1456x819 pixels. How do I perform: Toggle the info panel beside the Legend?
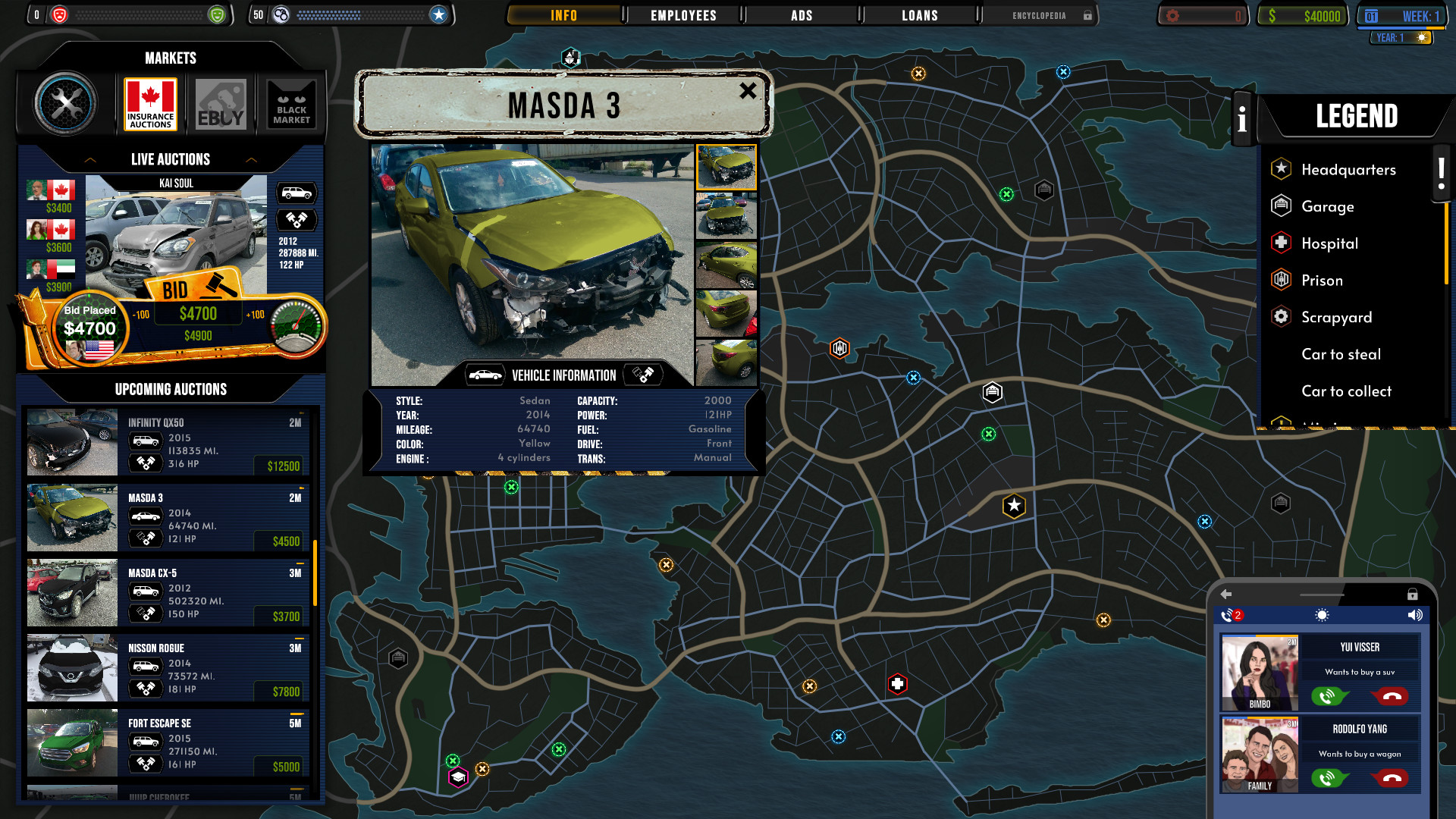[1242, 118]
